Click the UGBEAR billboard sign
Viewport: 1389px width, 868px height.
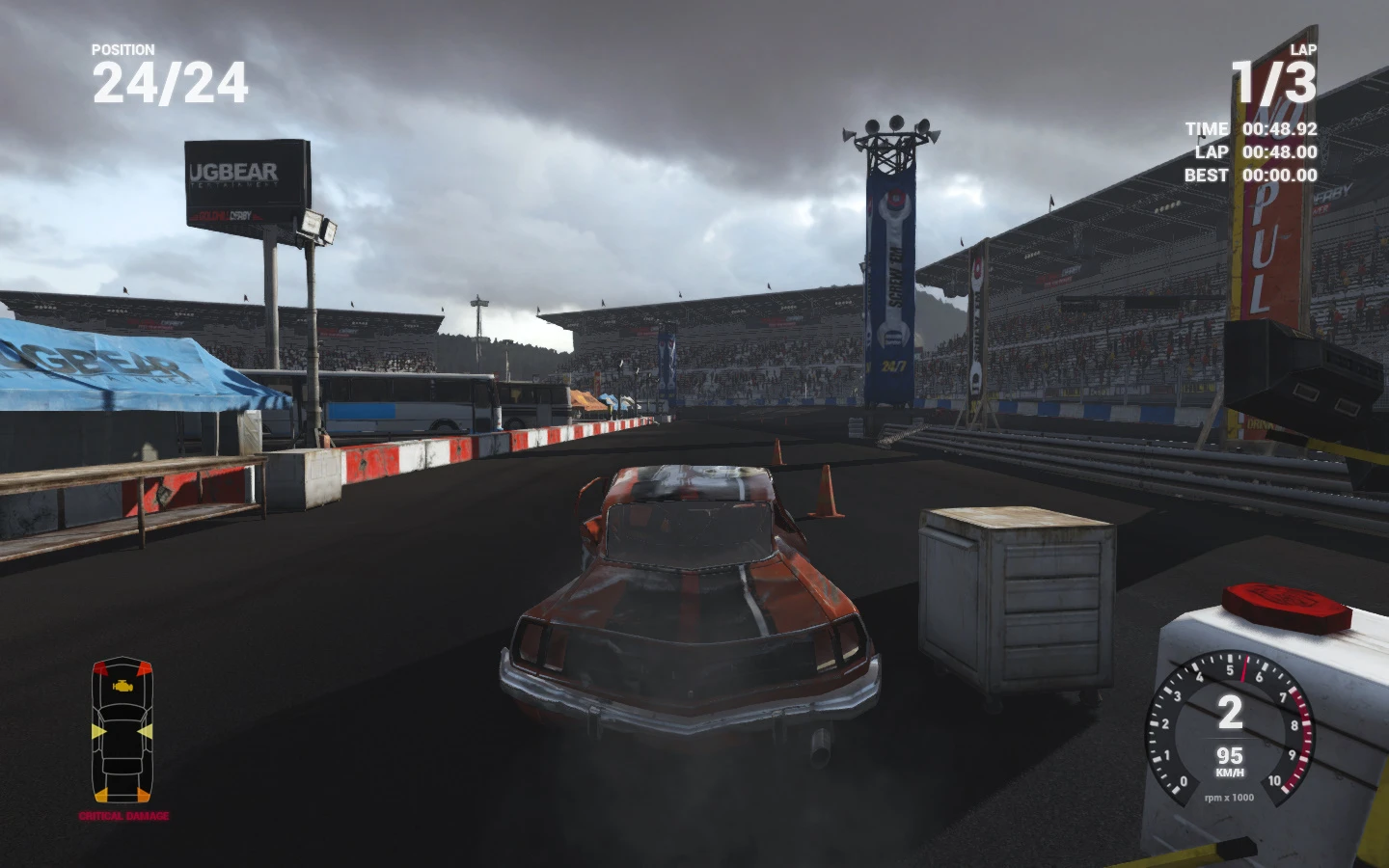pos(242,178)
